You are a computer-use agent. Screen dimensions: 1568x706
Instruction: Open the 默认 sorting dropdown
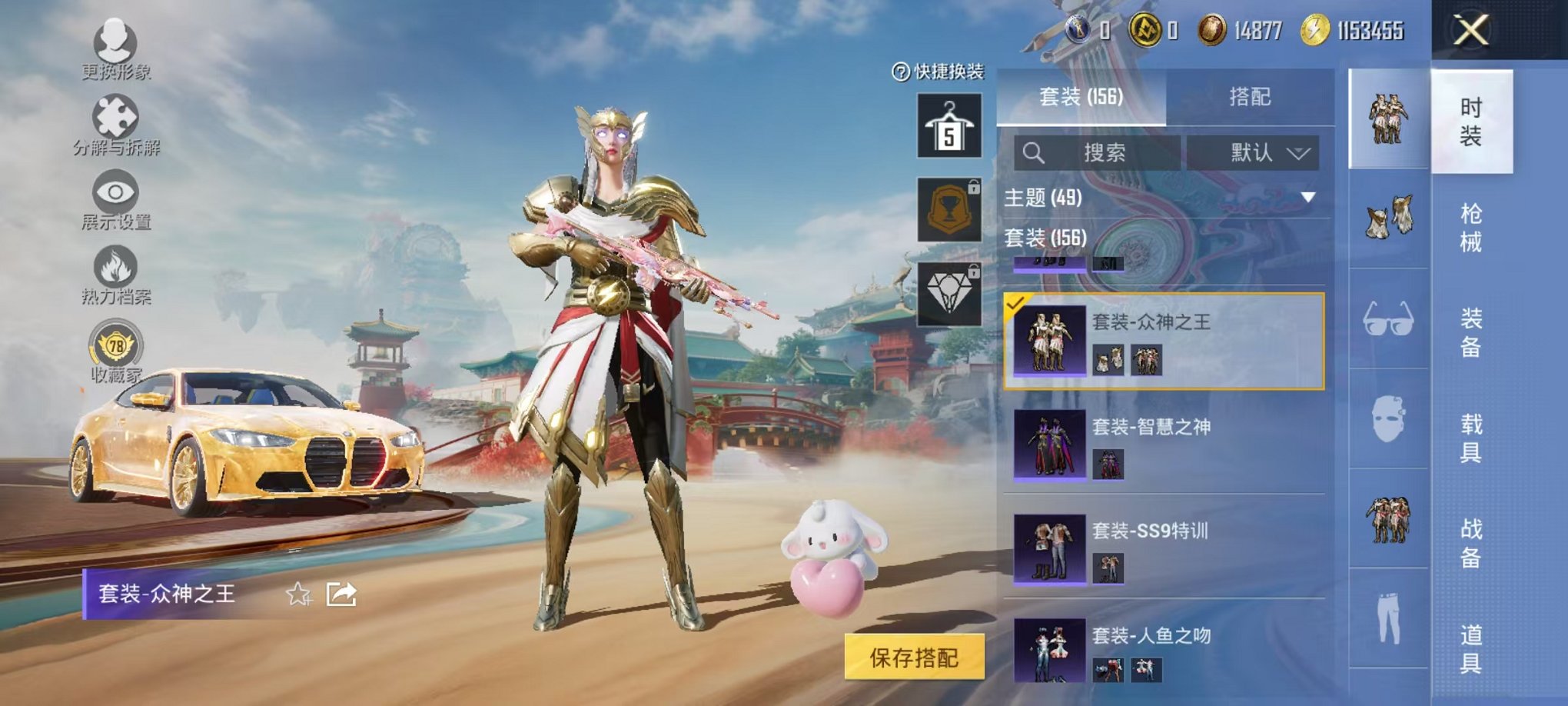1255,153
